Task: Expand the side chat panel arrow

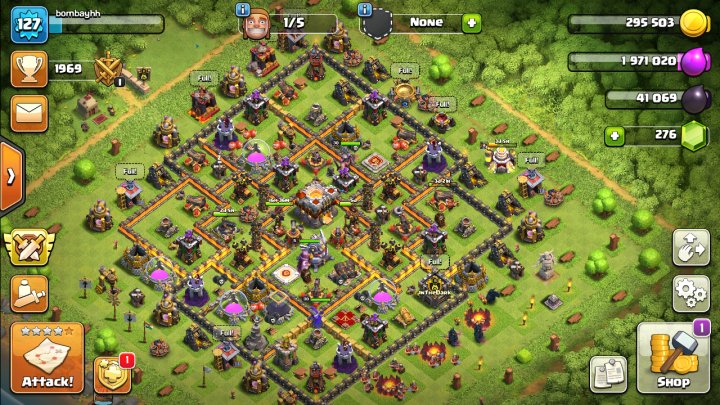Action: [11, 177]
